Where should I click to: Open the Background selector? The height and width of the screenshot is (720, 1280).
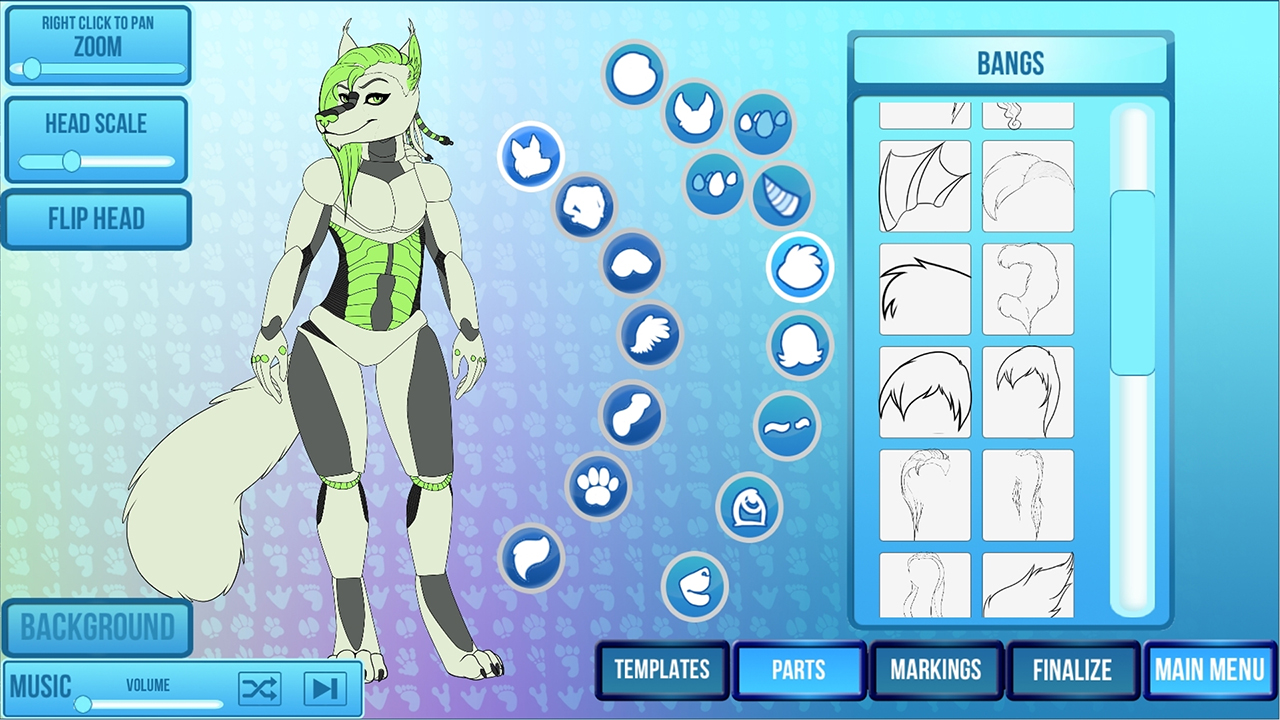point(97,627)
